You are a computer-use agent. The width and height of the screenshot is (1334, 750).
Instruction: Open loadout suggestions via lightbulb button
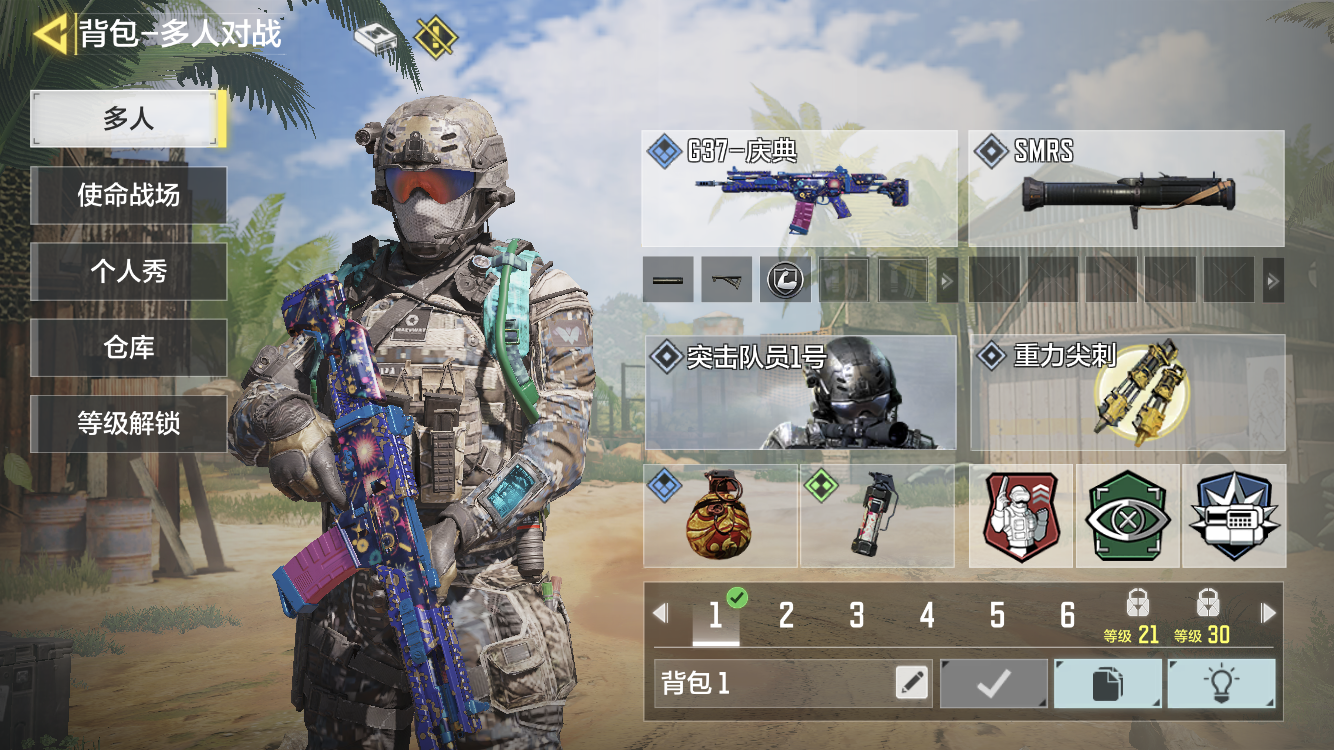(x=1221, y=683)
